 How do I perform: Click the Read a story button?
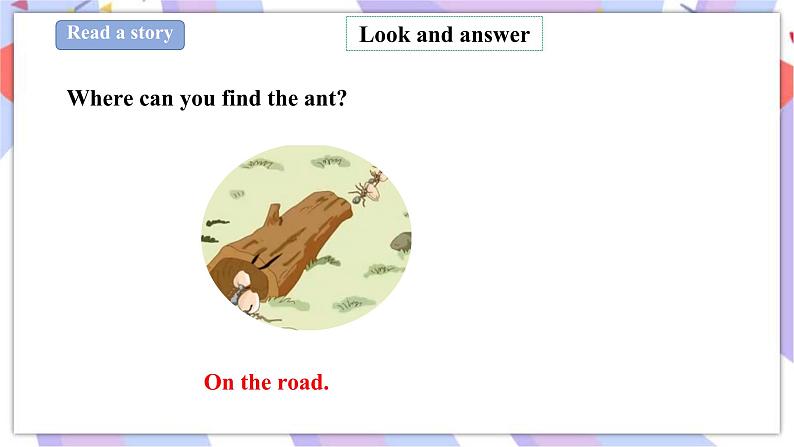[x=120, y=34]
